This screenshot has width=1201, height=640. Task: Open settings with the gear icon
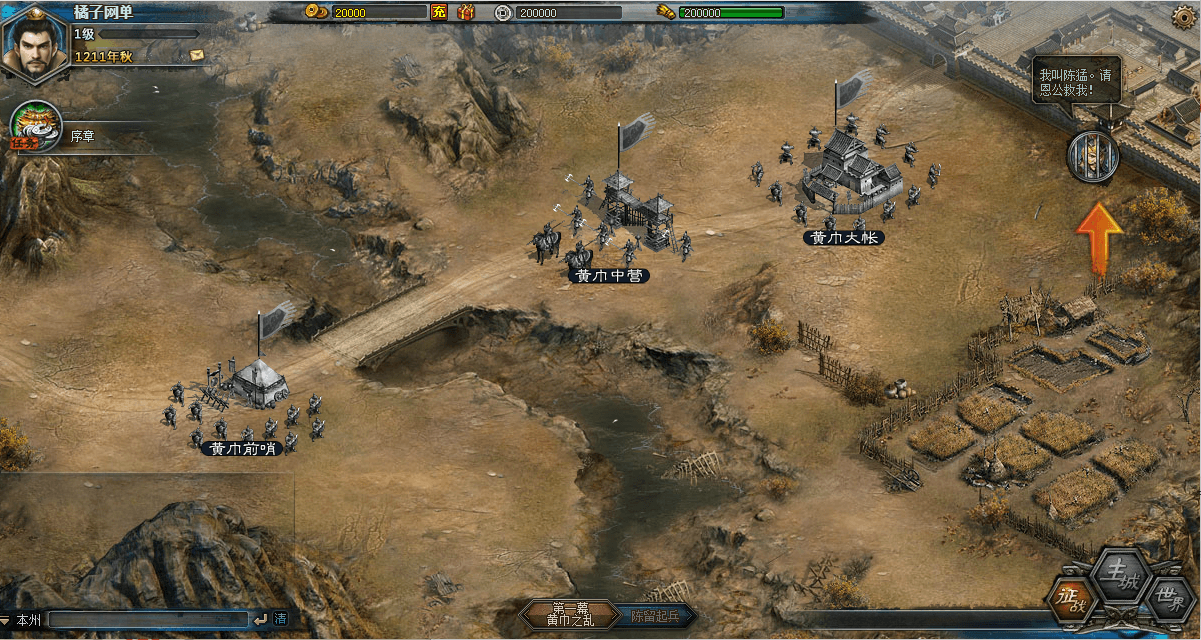(1183, 17)
